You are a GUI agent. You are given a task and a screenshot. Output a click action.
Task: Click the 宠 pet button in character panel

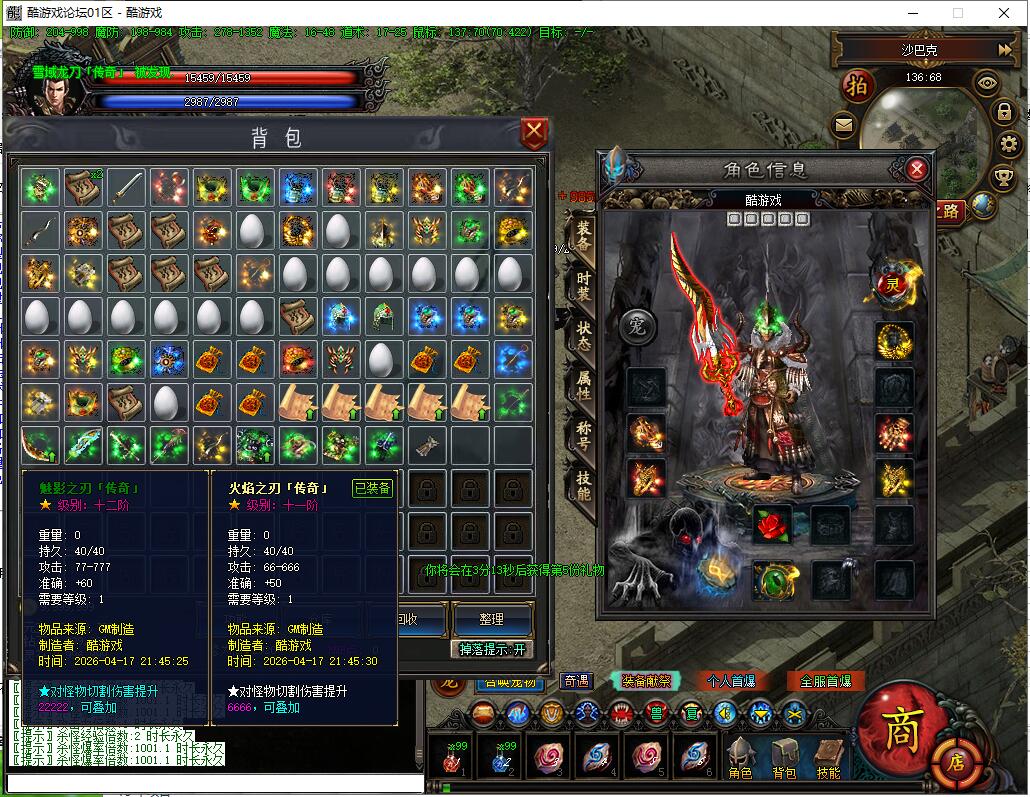point(636,325)
